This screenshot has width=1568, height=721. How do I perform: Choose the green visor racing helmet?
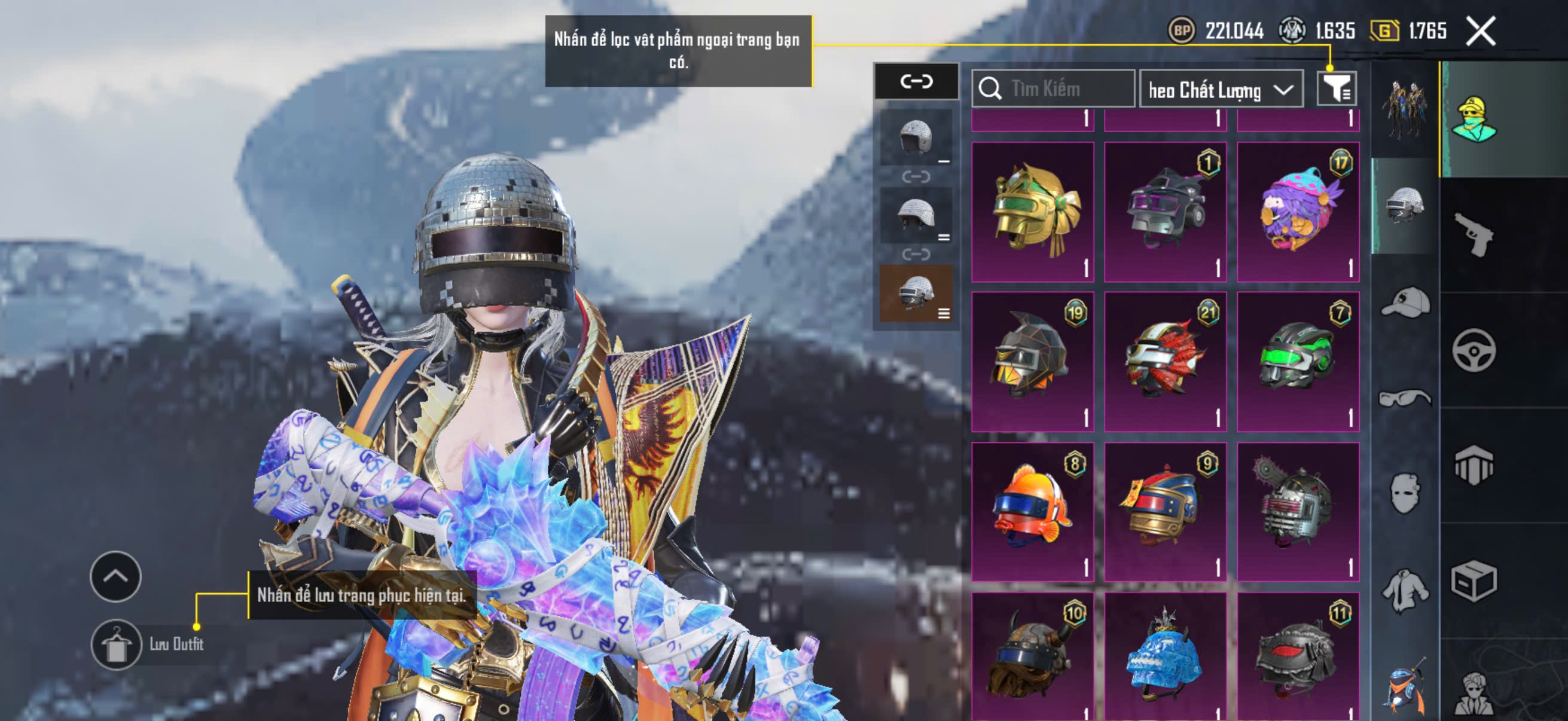(1298, 362)
